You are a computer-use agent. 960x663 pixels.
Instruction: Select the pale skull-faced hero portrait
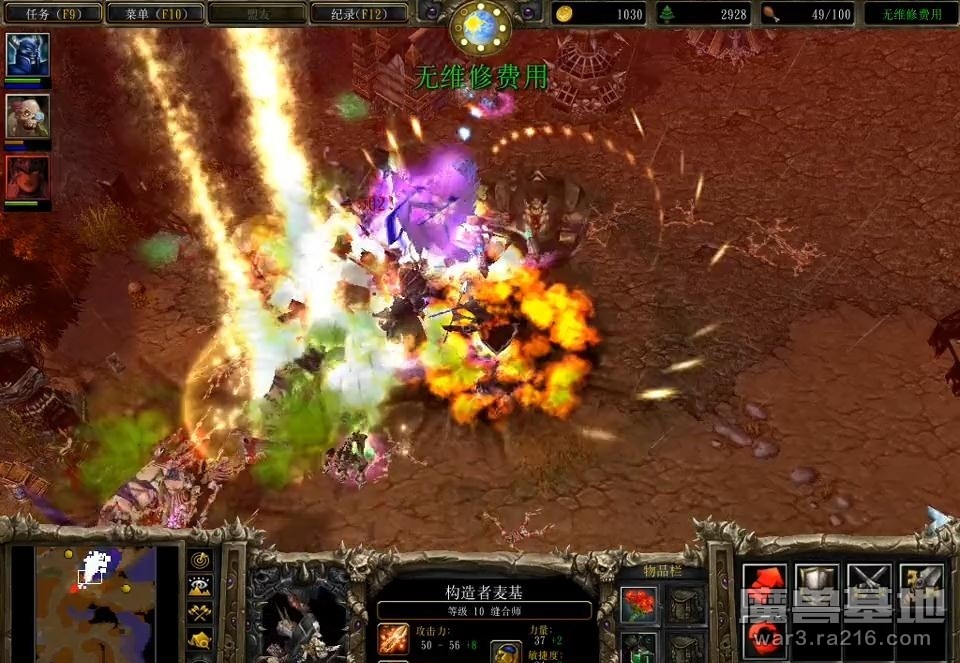coord(27,116)
